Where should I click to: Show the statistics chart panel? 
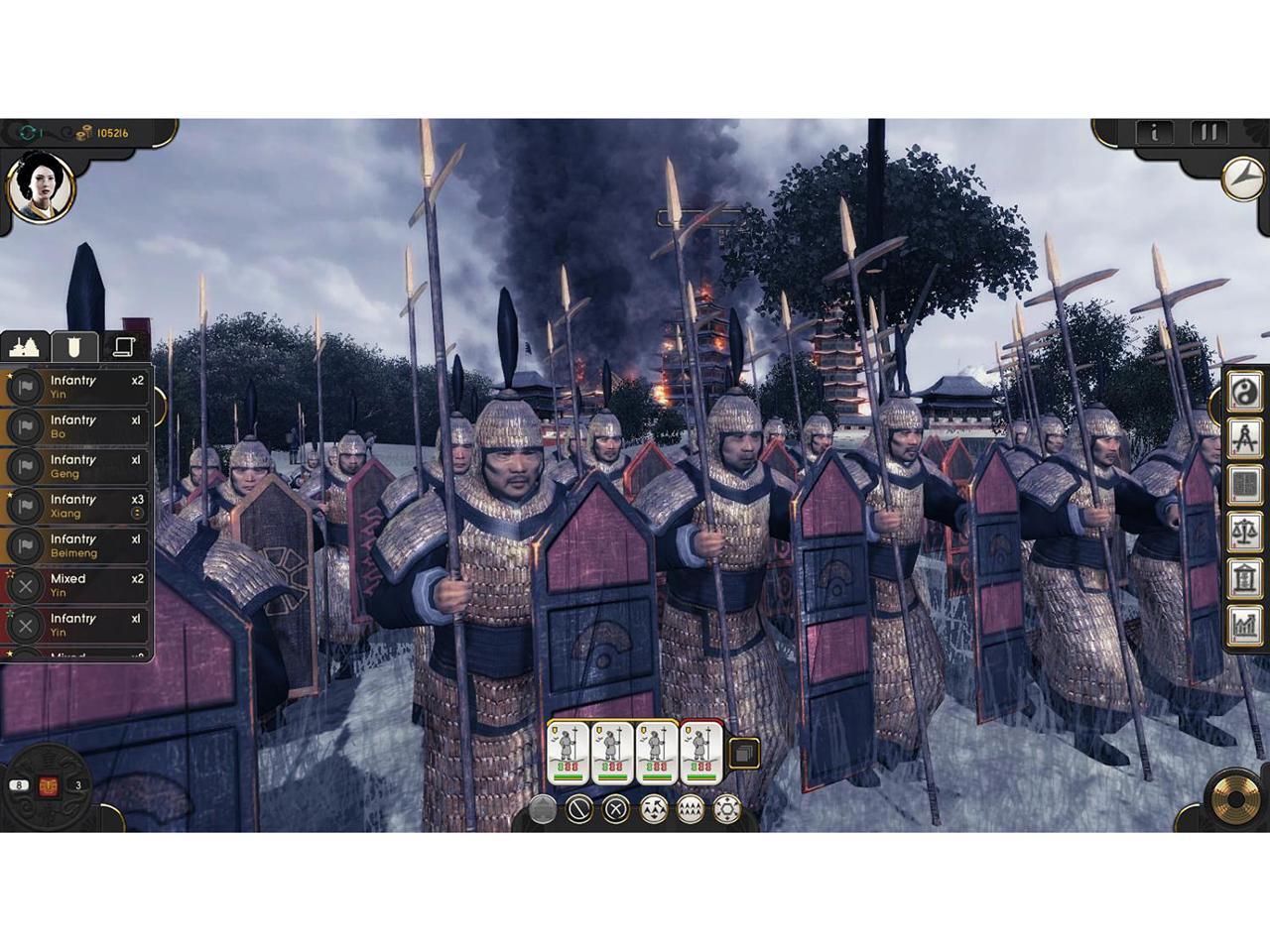click(1244, 625)
